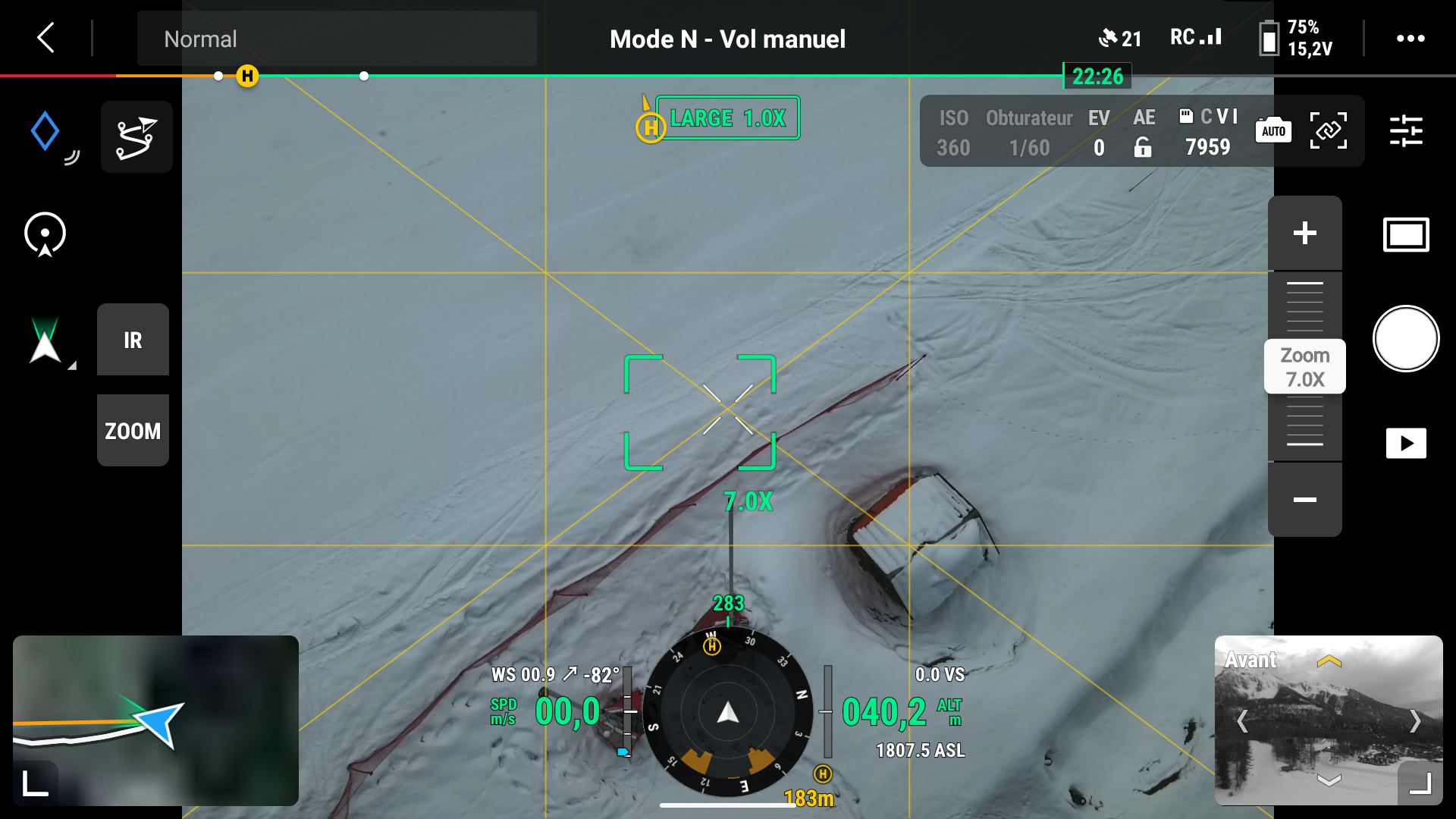1456x819 pixels.
Task: Open the photo mode rectangle icon
Action: tap(1405, 234)
